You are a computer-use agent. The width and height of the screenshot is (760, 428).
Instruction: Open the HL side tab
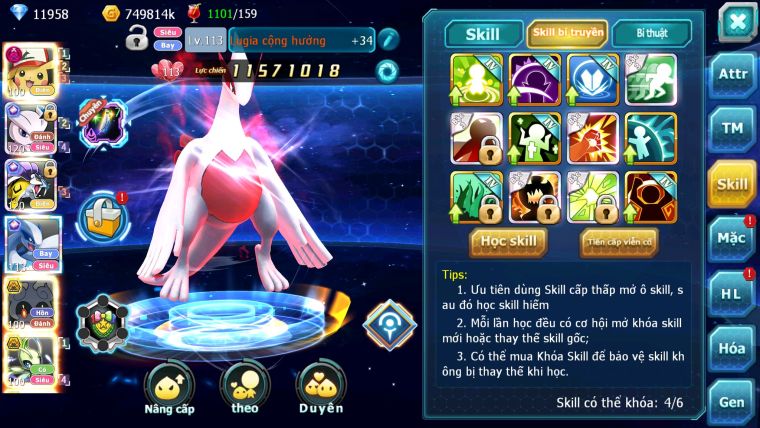[732, 293]
